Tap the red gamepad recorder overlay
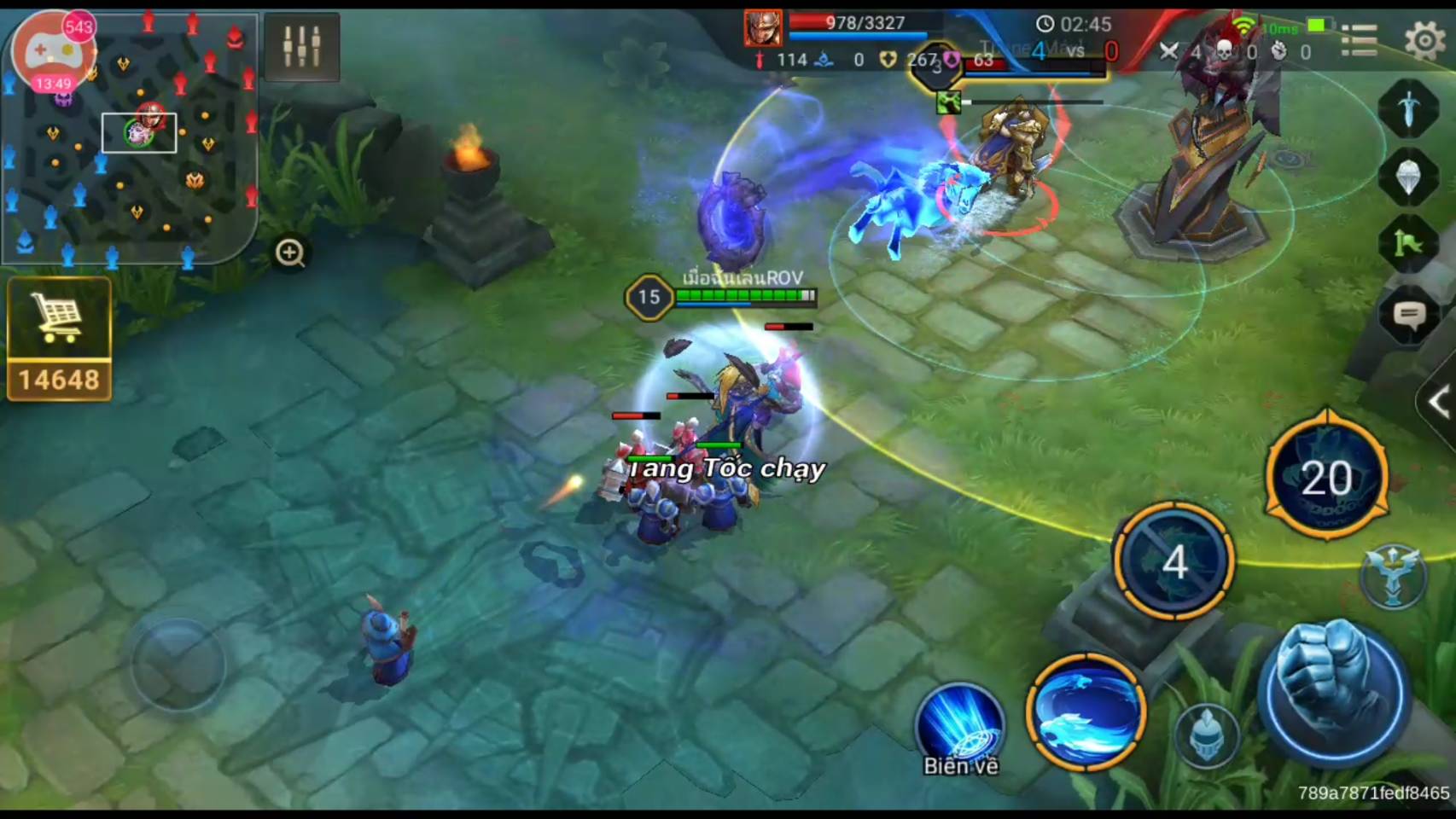The height and width of the screenshot is (819, 1456). 53,53
